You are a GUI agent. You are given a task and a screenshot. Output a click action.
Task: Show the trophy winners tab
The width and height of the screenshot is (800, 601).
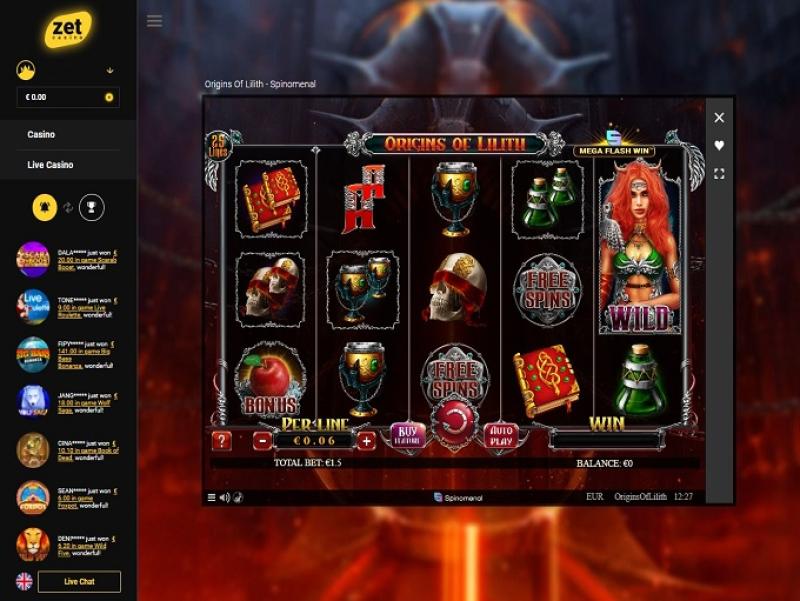click(91, 208)
